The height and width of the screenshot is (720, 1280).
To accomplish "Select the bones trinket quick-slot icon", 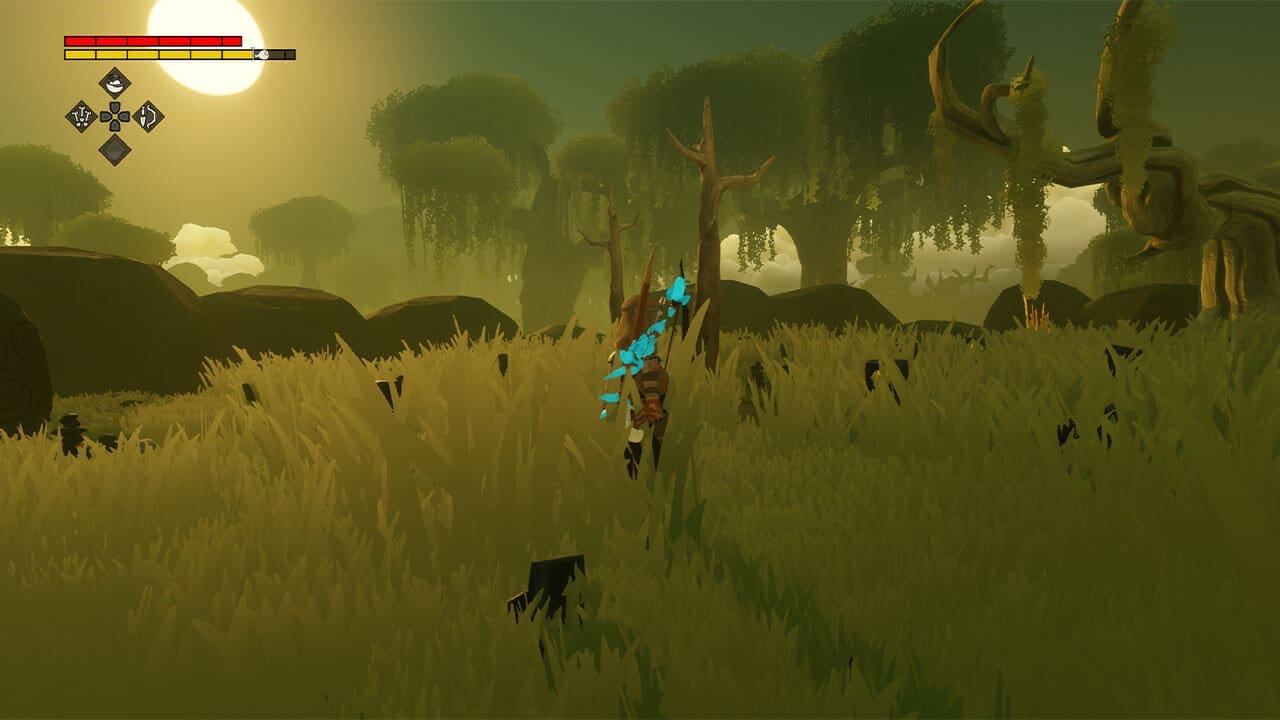I will (81, 117).
